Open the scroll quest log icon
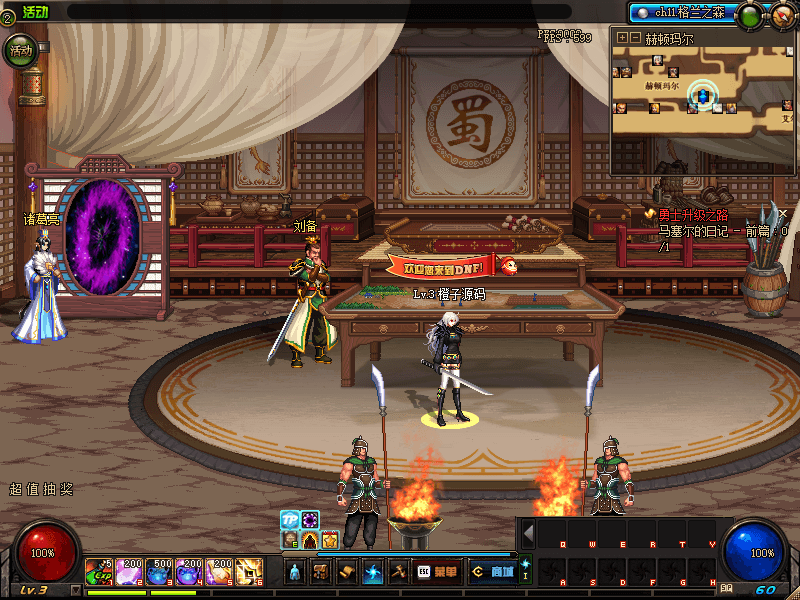This screenshot has height=600, width=800. [x=347, y=572]
